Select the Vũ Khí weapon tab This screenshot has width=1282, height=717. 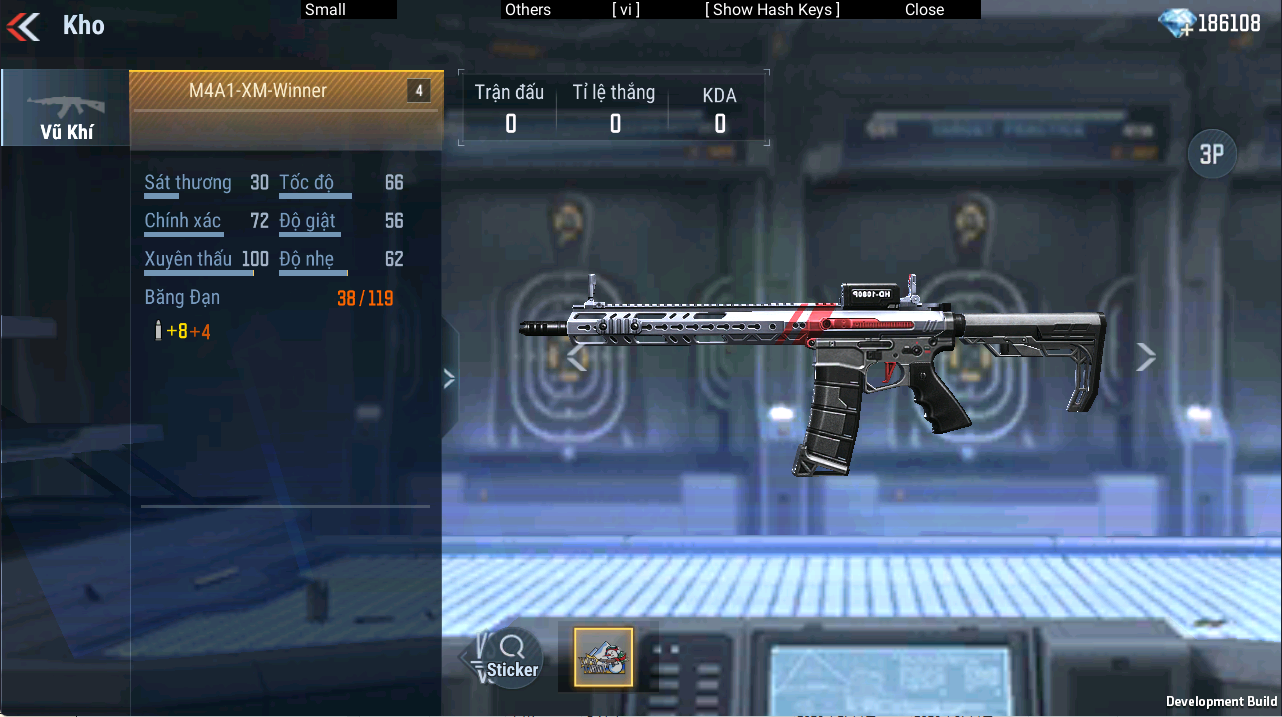click(65, 108)
